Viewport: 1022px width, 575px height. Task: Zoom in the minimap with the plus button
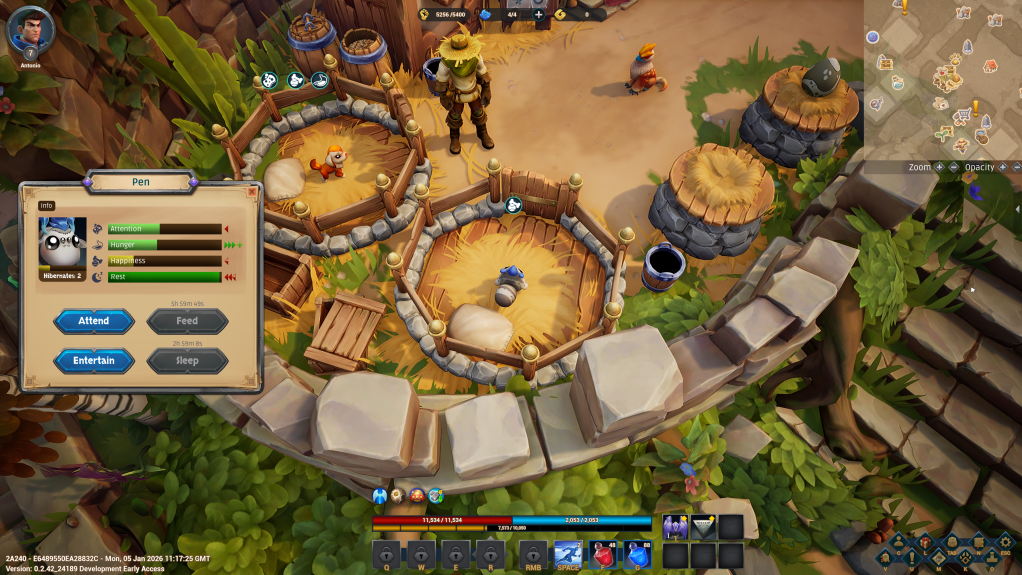pyautogui.click(x=939, y=167)
